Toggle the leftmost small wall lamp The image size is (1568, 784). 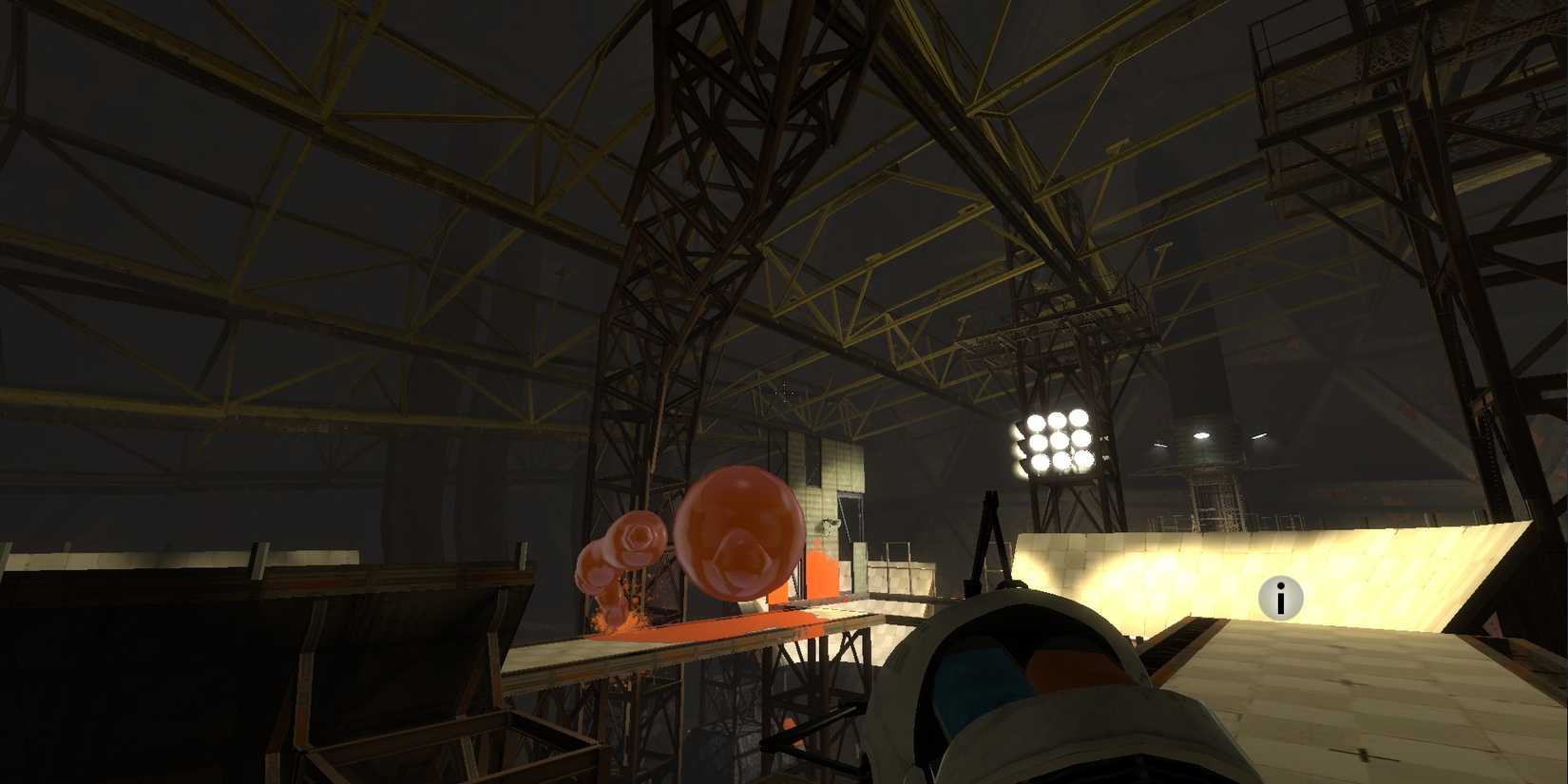(x=1159, y=443)
